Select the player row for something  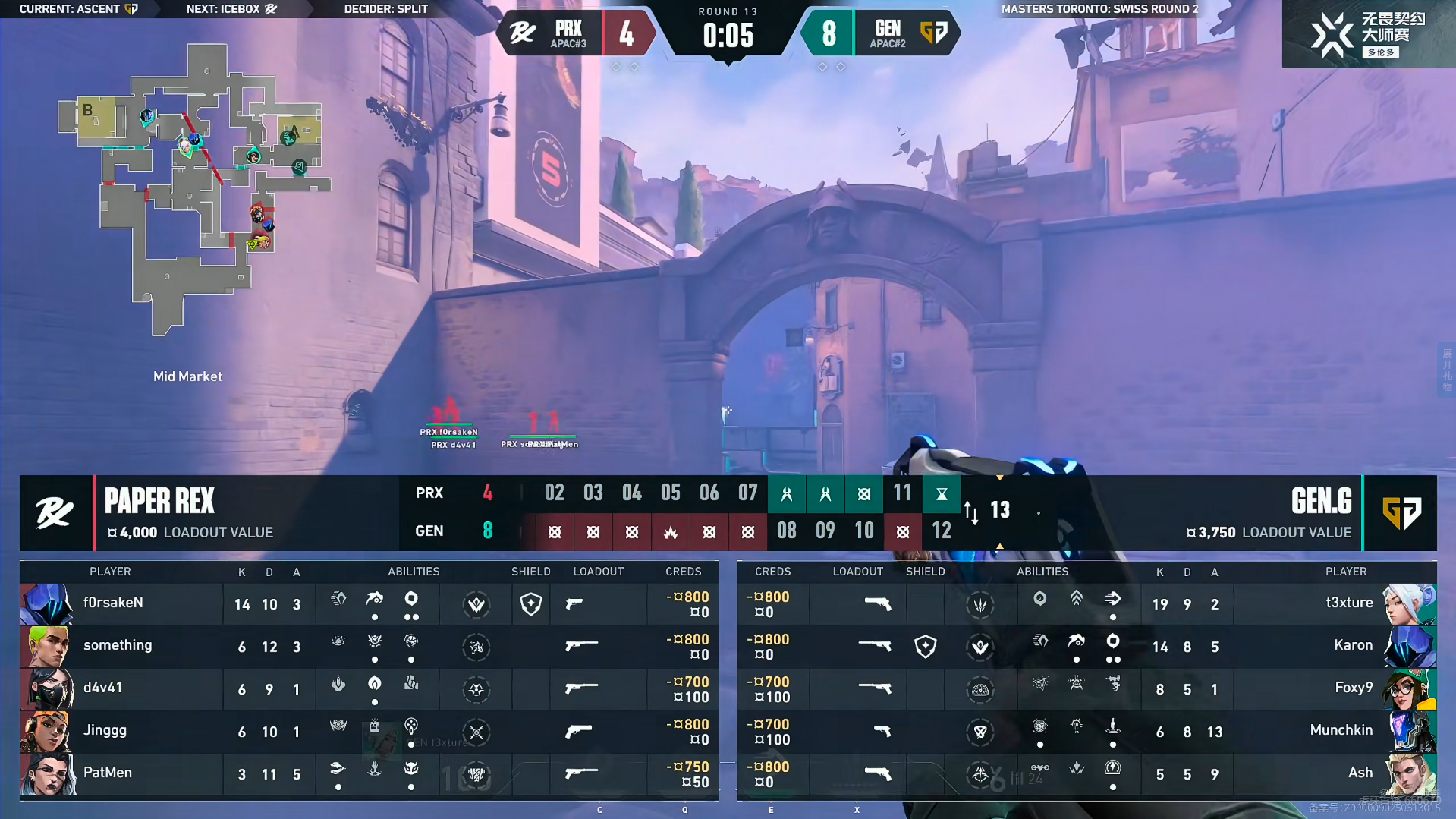(x=121, y=646)
